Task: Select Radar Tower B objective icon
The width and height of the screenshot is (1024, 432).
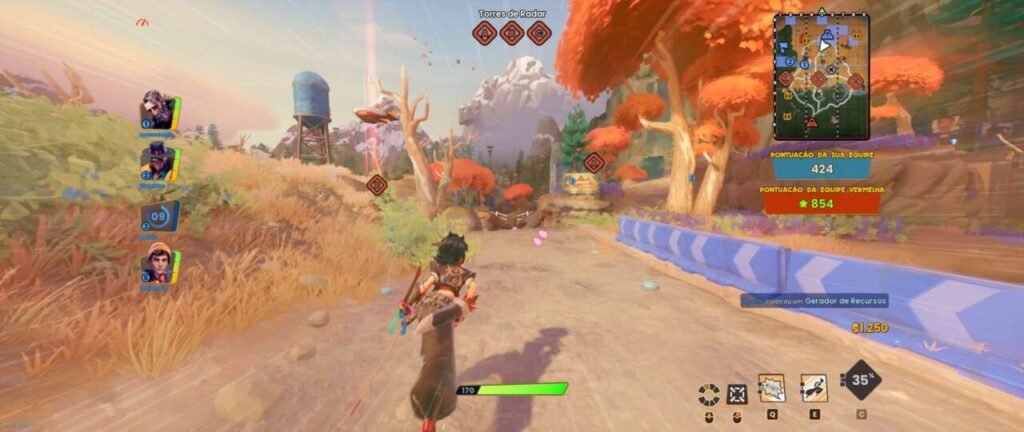Action: click(x=512, y=33)
